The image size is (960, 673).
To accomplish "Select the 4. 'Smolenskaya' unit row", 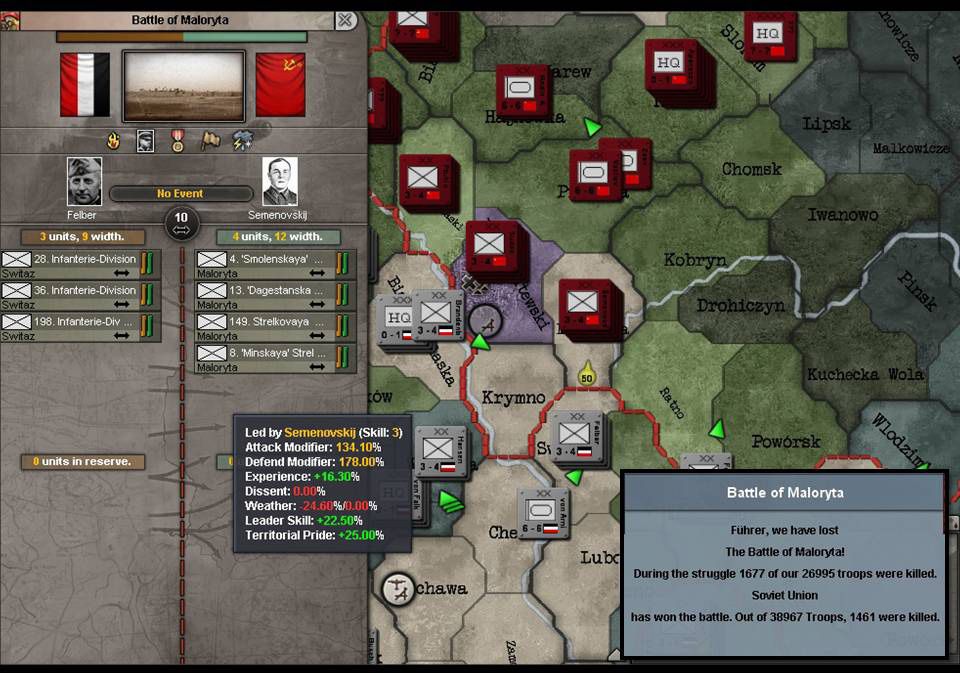I will click(x=274, y=265).
